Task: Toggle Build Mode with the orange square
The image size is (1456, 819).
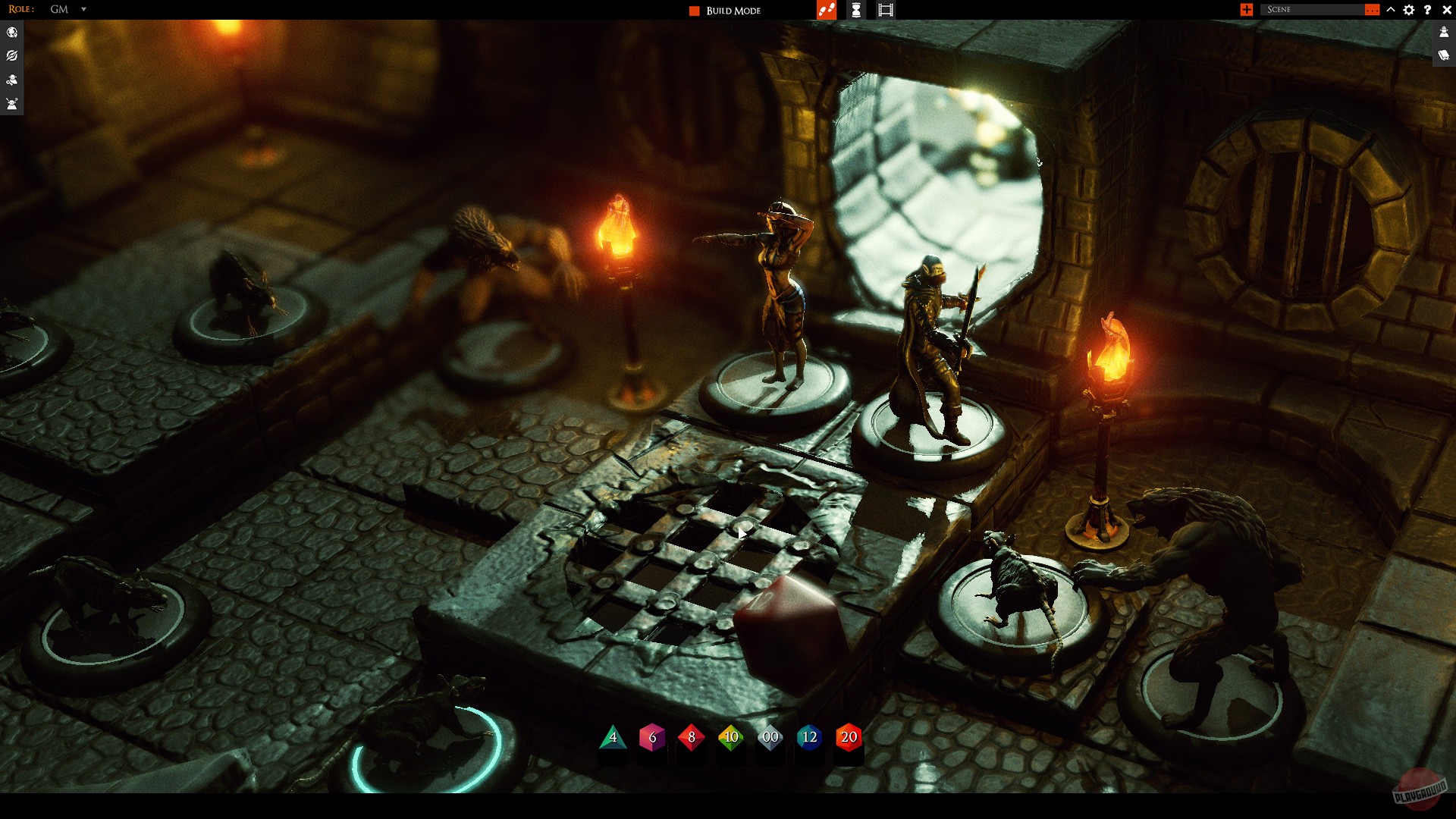Action: pyautogui.click(x=694, y=11)
